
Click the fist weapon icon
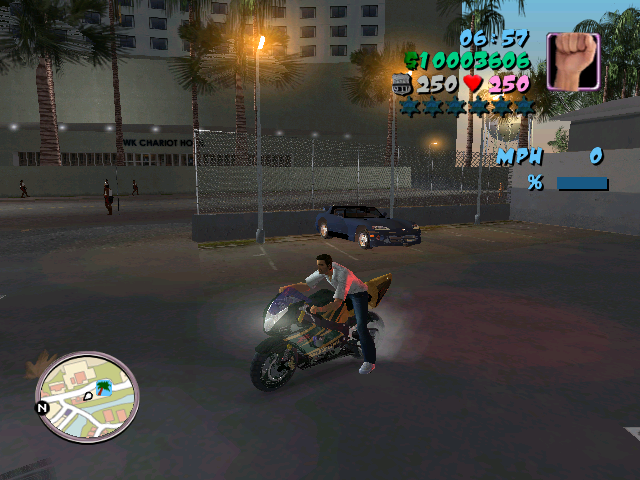pyautogui.click(x=573, y=60)
